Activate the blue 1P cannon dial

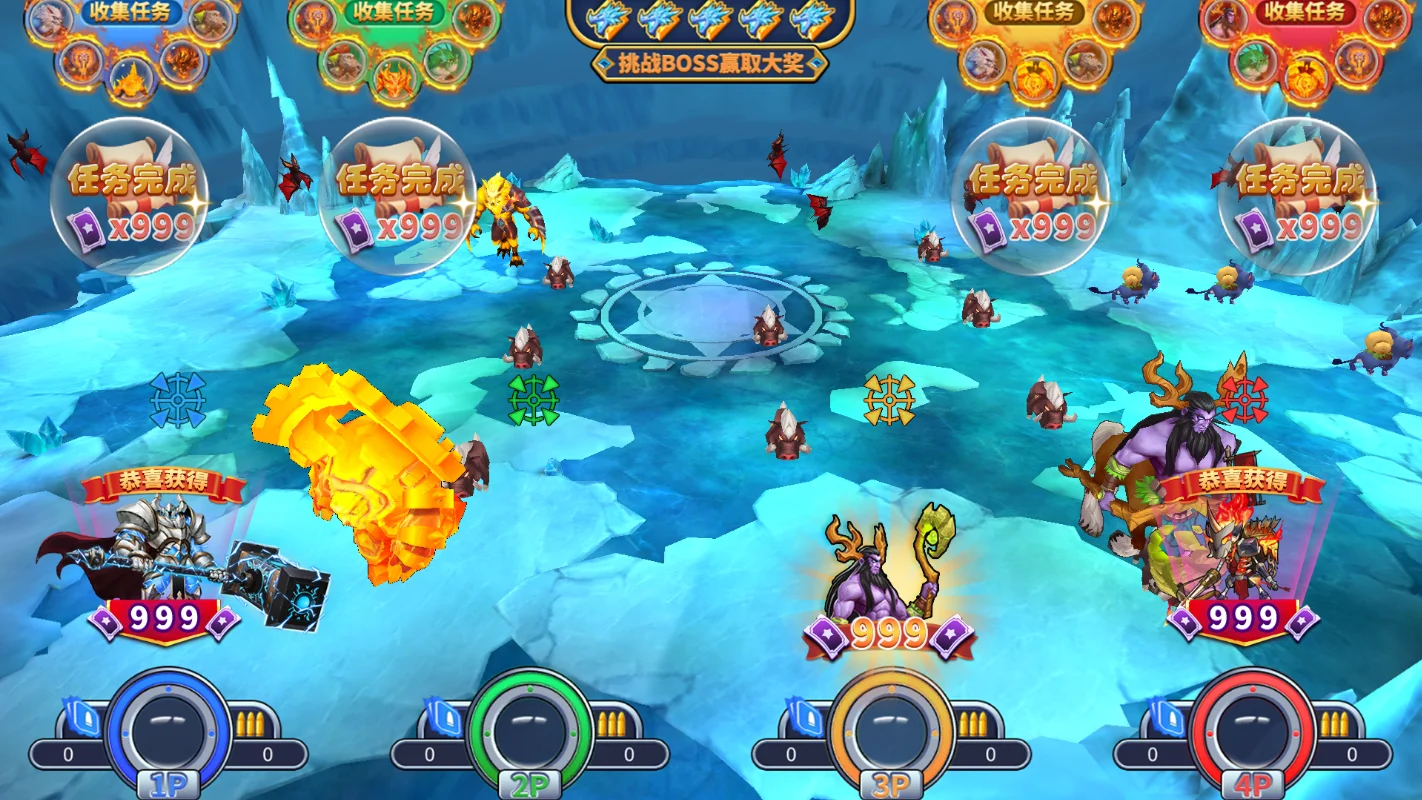coord(168,728)
